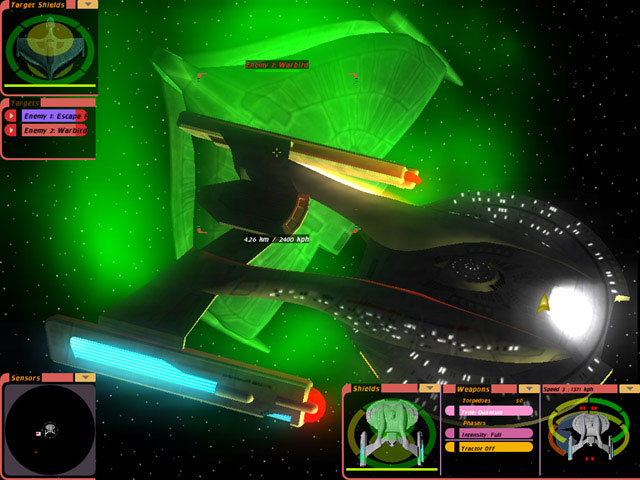The image size is (640, 480).
Task: Collapse the Weapons panel
Action: 527,387
